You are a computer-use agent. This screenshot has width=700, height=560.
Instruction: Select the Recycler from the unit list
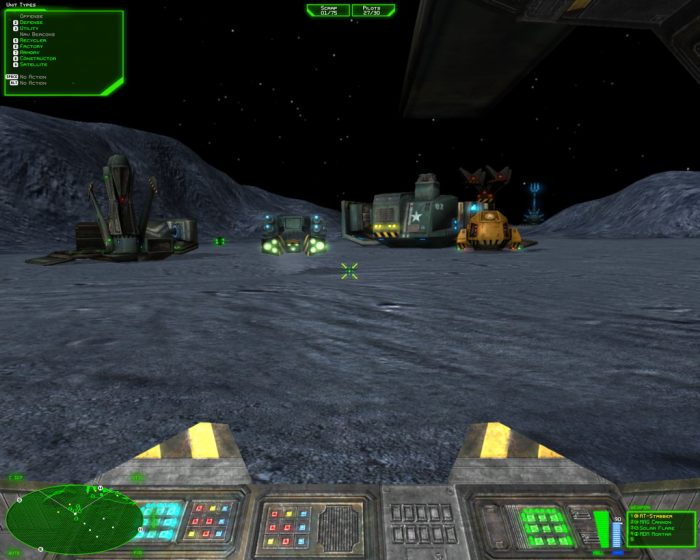pyautogui.click(x=33, y=41)
